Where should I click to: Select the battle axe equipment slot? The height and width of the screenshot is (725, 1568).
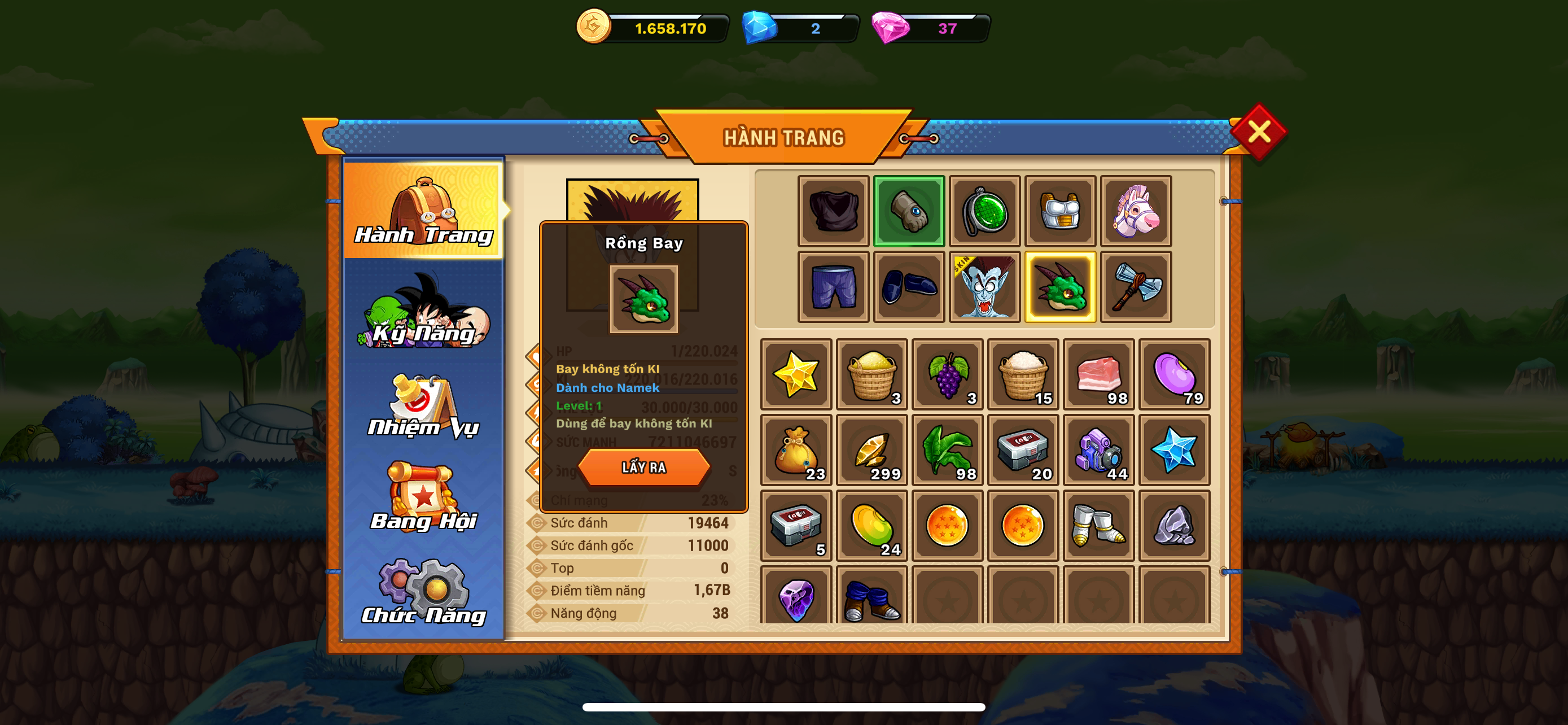1135,287
